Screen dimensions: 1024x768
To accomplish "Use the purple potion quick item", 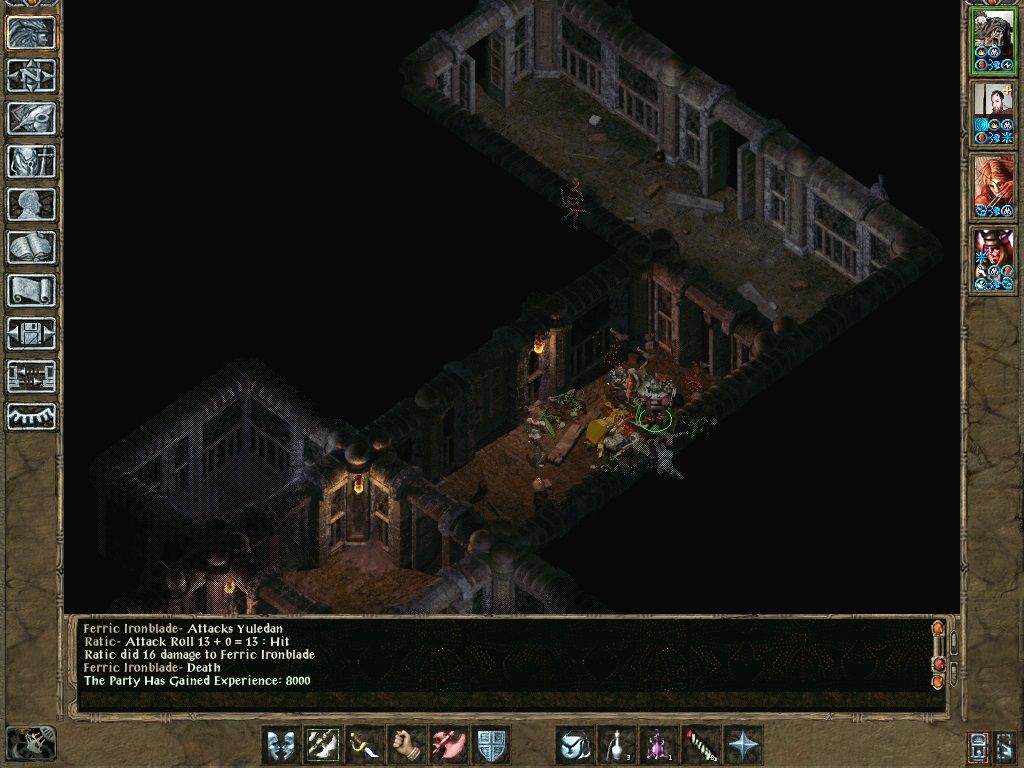I will (x=659, y=745).
